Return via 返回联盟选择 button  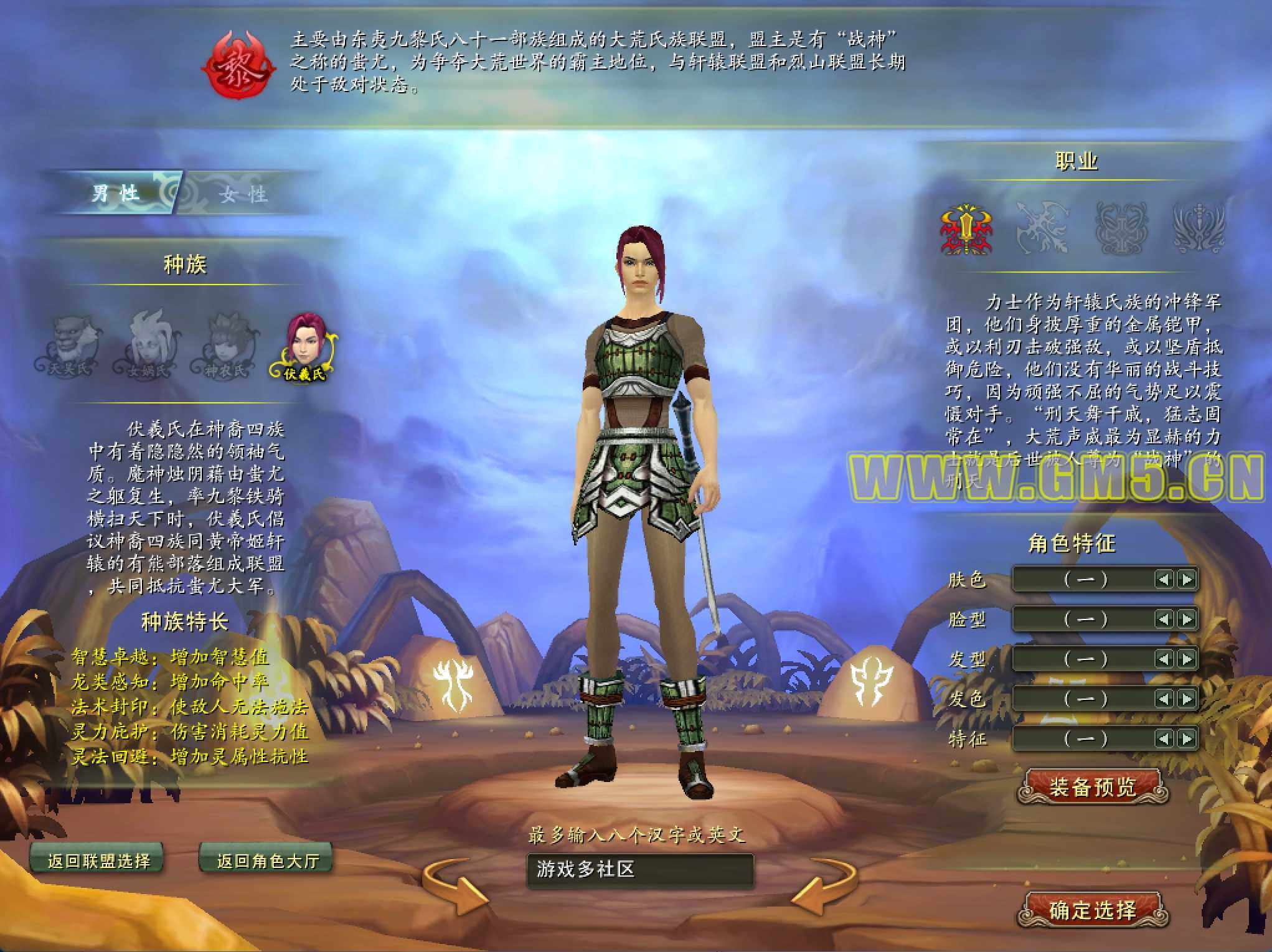tap(98, 860)
